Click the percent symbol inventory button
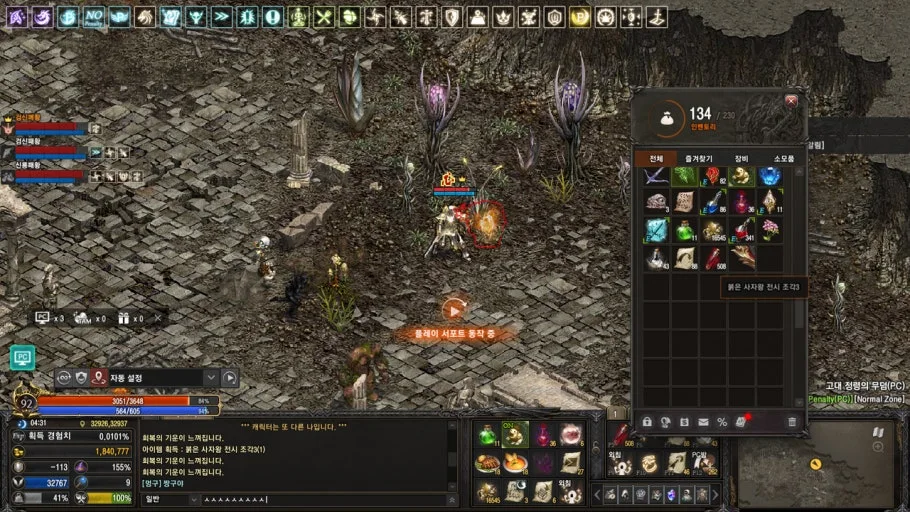Viewport: 910px width, 512px height. [722, 422]
